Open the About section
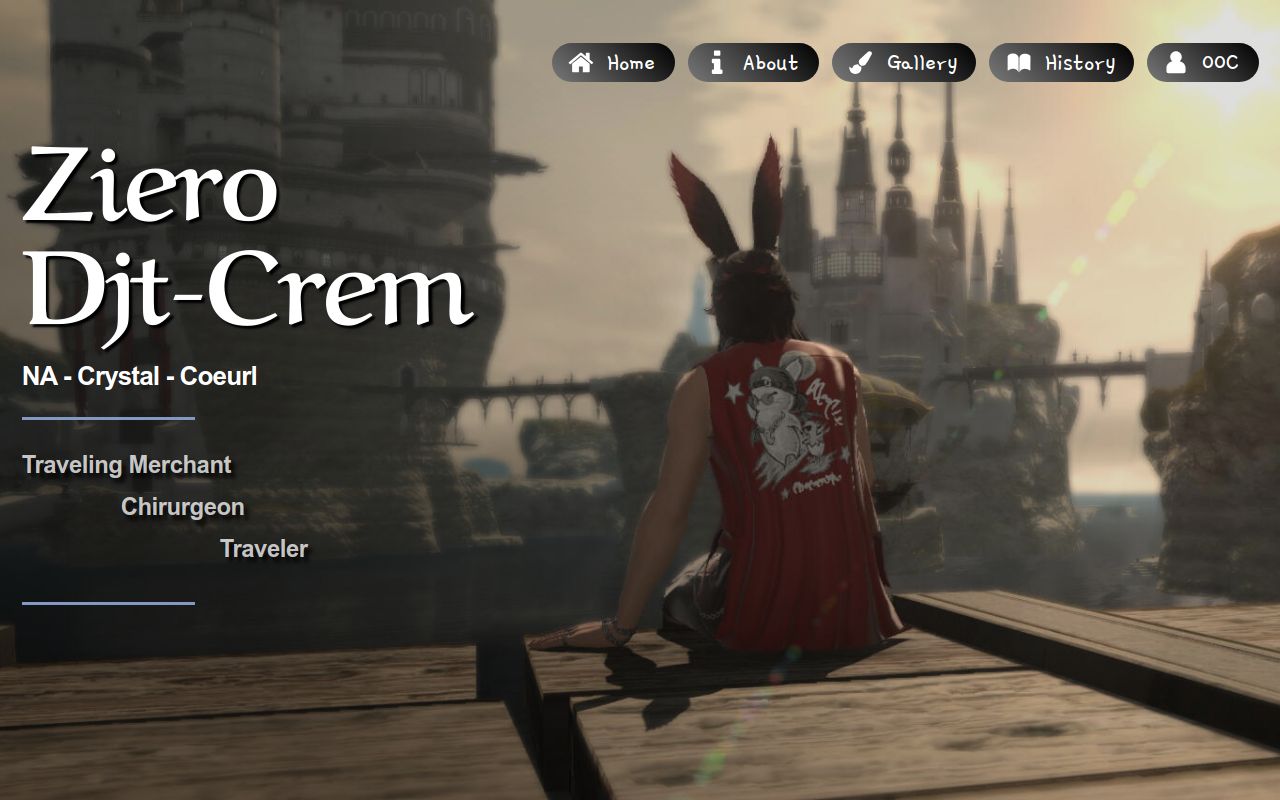The width and height of the screenshot is (1280, 800). click(x=753, y=63)
